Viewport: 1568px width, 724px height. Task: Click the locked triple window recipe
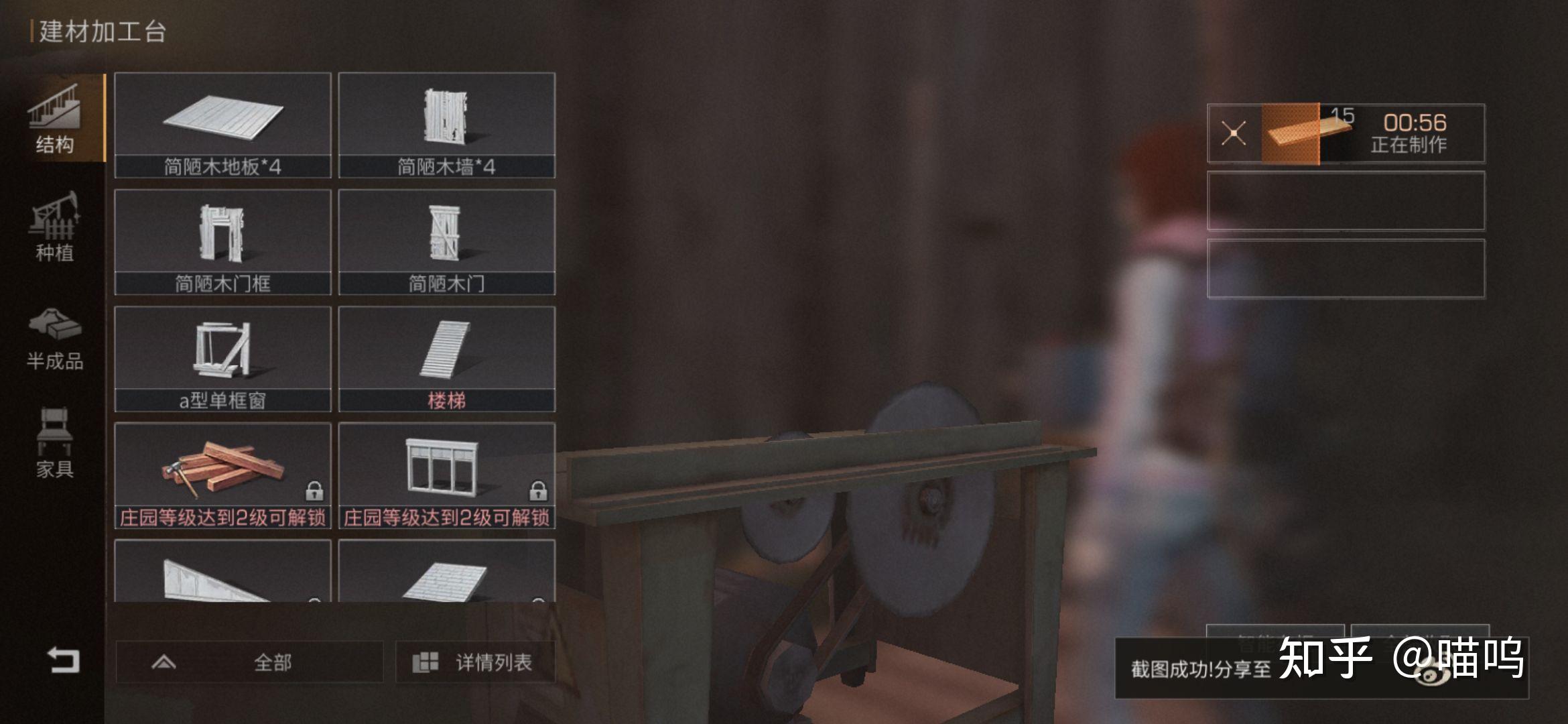tap(446, 475)
